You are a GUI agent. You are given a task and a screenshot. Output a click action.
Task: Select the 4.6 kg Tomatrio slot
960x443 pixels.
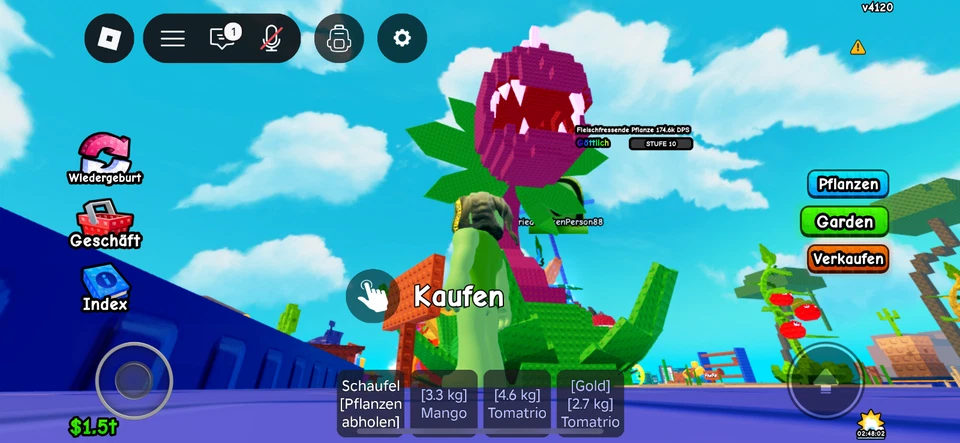pos(517,403)
